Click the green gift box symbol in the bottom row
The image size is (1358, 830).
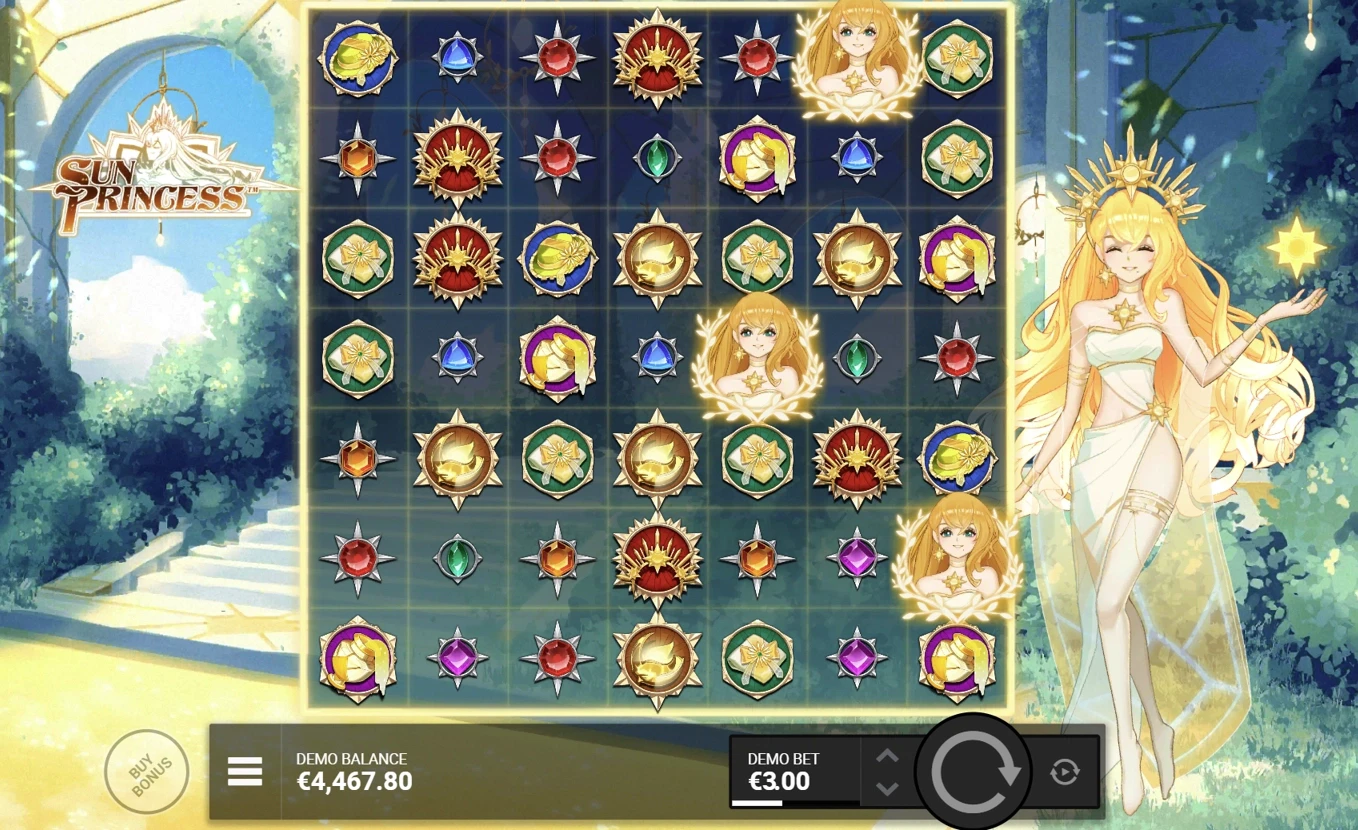757,660
